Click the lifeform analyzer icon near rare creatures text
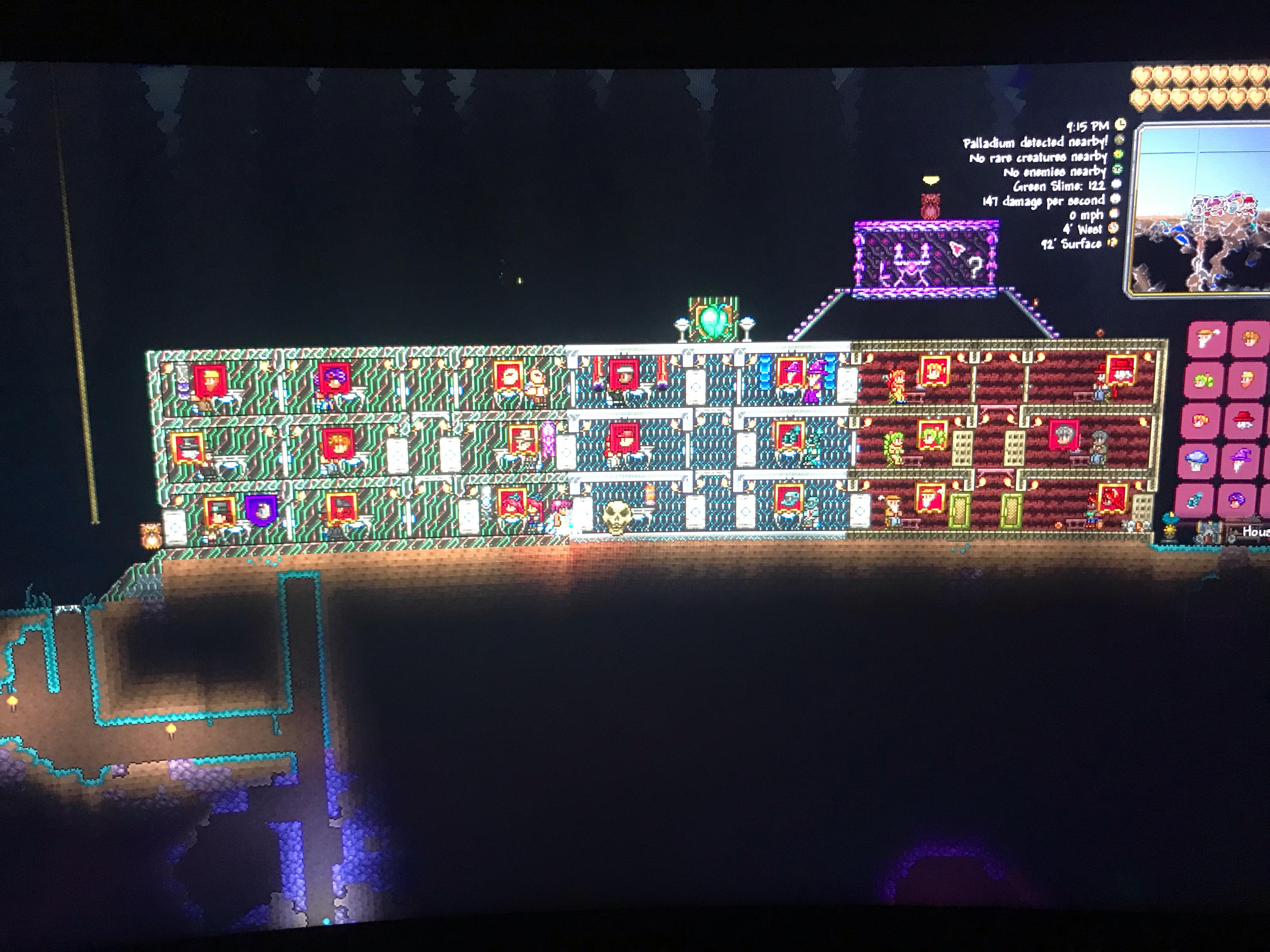Viewport: 1270px width, 952px height. coord(1118,154)
